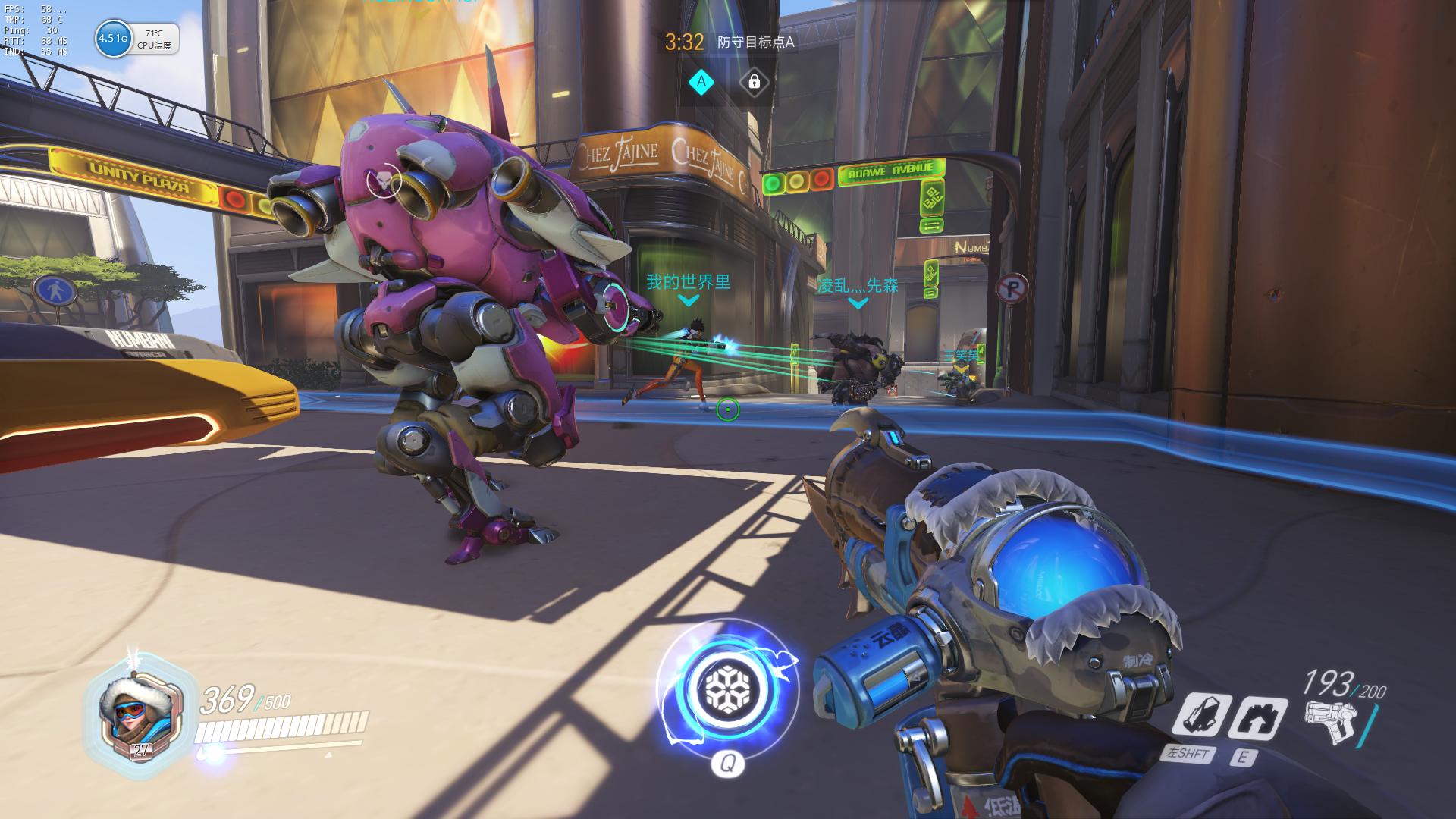Click the blue 4.51G memory circle
1456x819 pixels.
[112, 39]
